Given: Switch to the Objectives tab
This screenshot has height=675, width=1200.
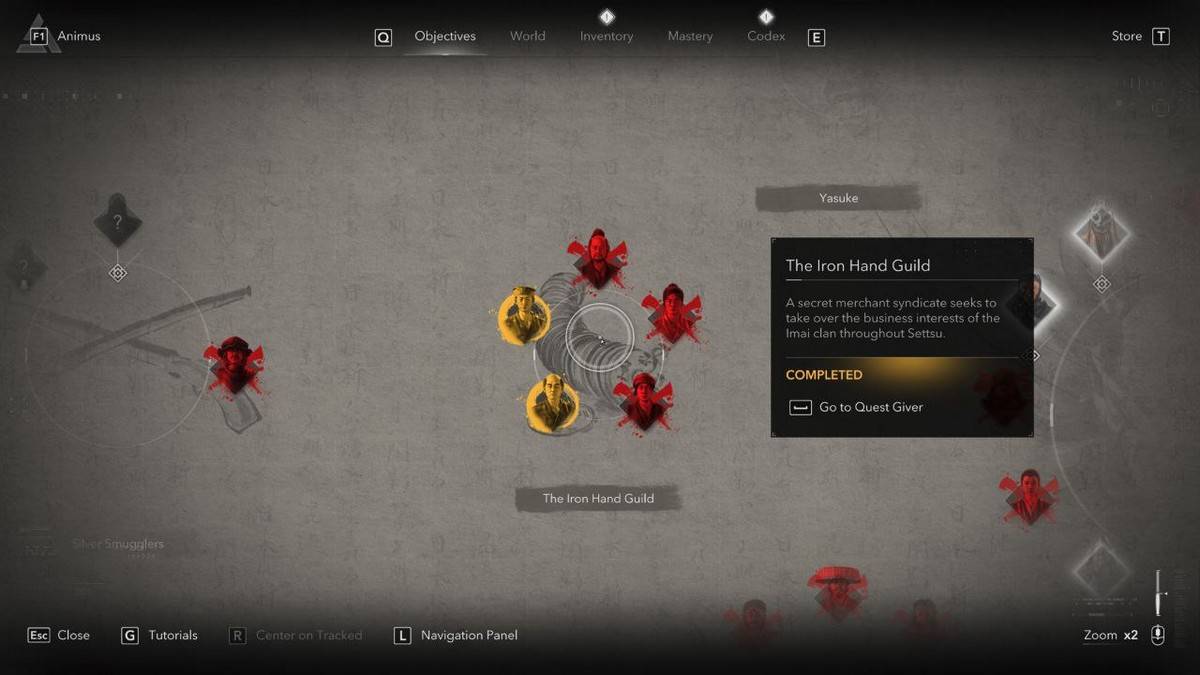Looking at the screenshot, I should click(445, 37).
